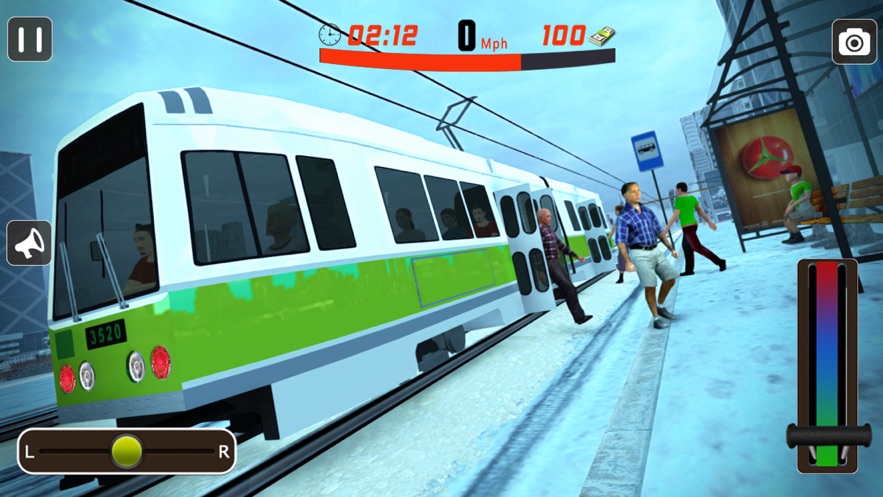This screenshot has height=497, width=883.
Task: Sound the megaphone horn button
Action: 29,243
